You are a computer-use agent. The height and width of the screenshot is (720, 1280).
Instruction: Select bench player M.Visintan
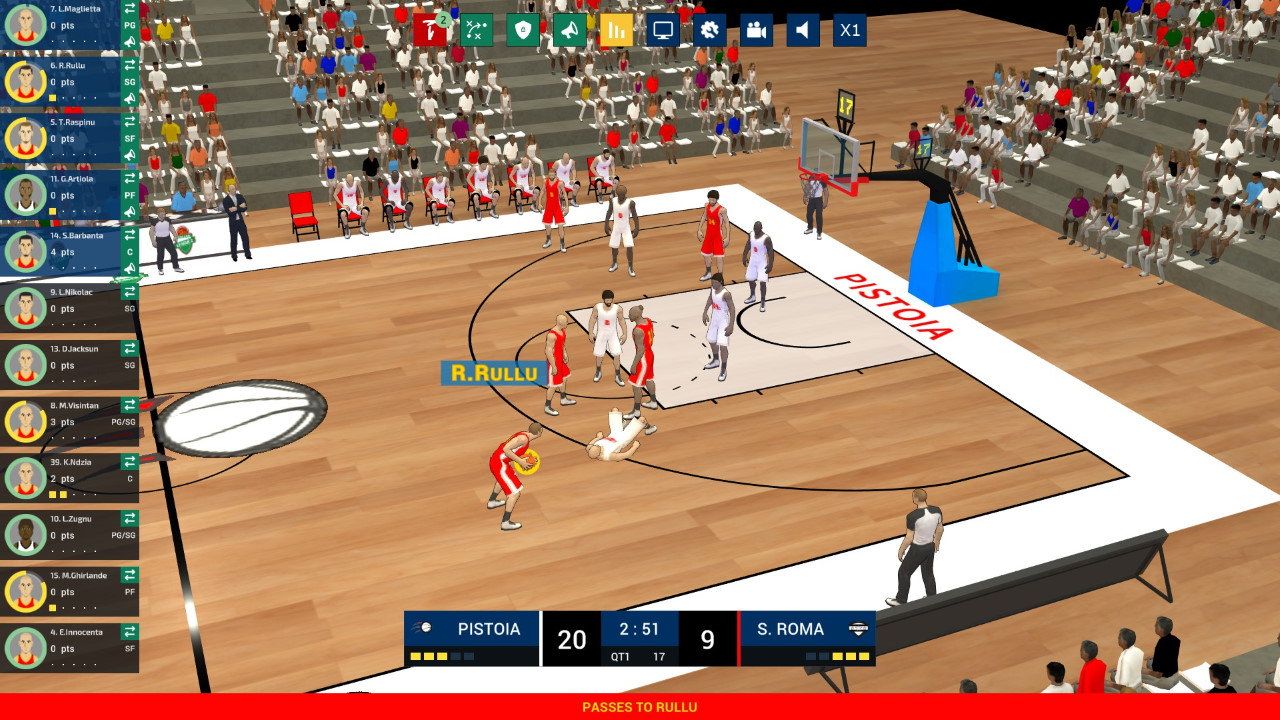coord(60,421)
